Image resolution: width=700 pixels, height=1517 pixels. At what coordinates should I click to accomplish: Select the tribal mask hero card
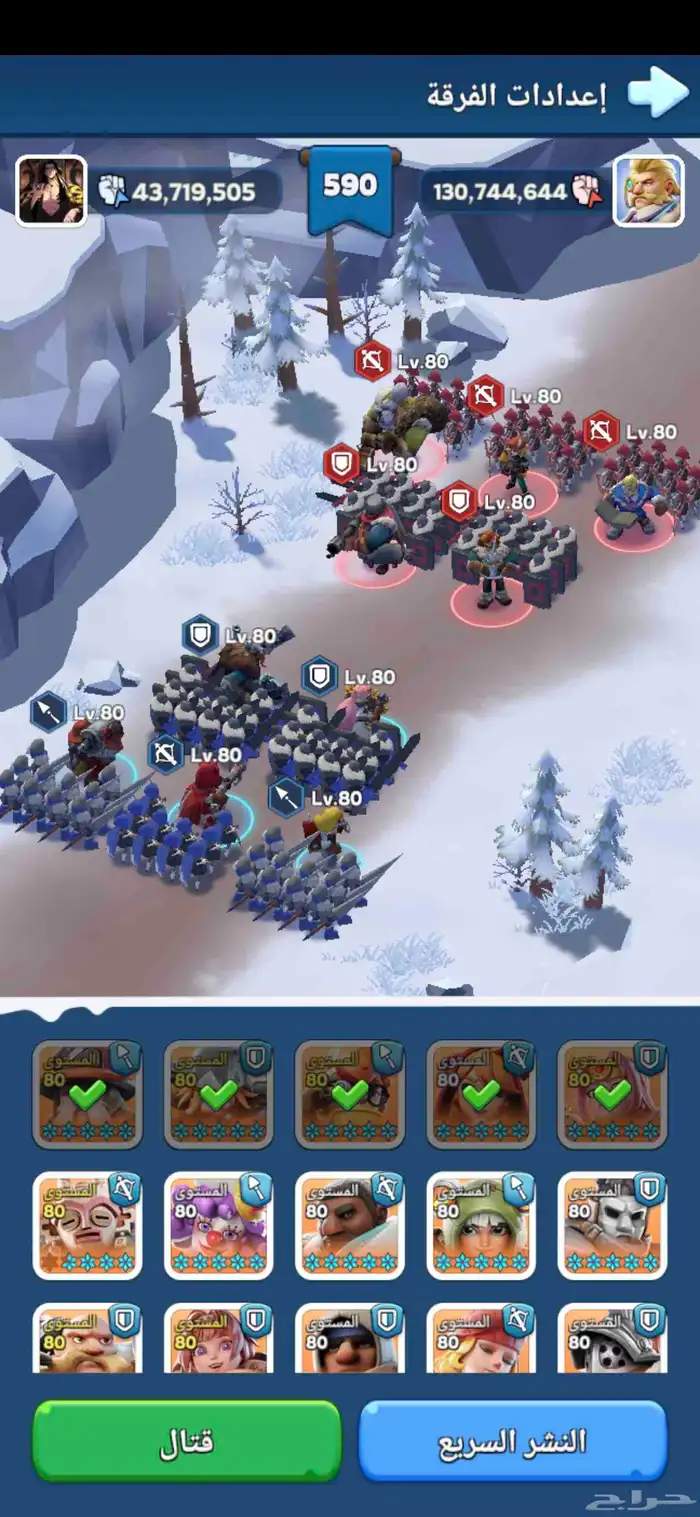tap(88, 1226)
